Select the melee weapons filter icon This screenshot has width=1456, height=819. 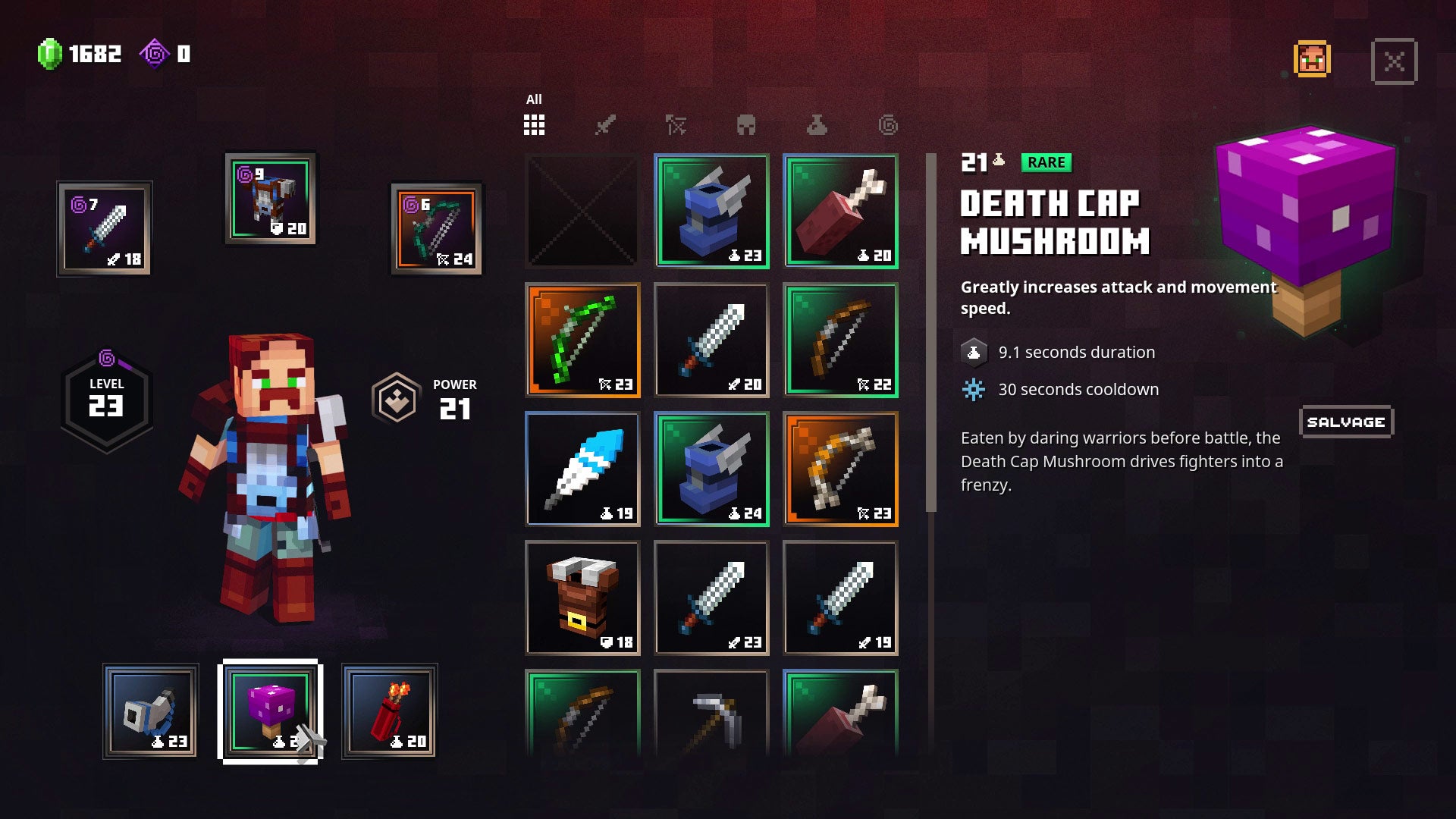tap(605, 125)
